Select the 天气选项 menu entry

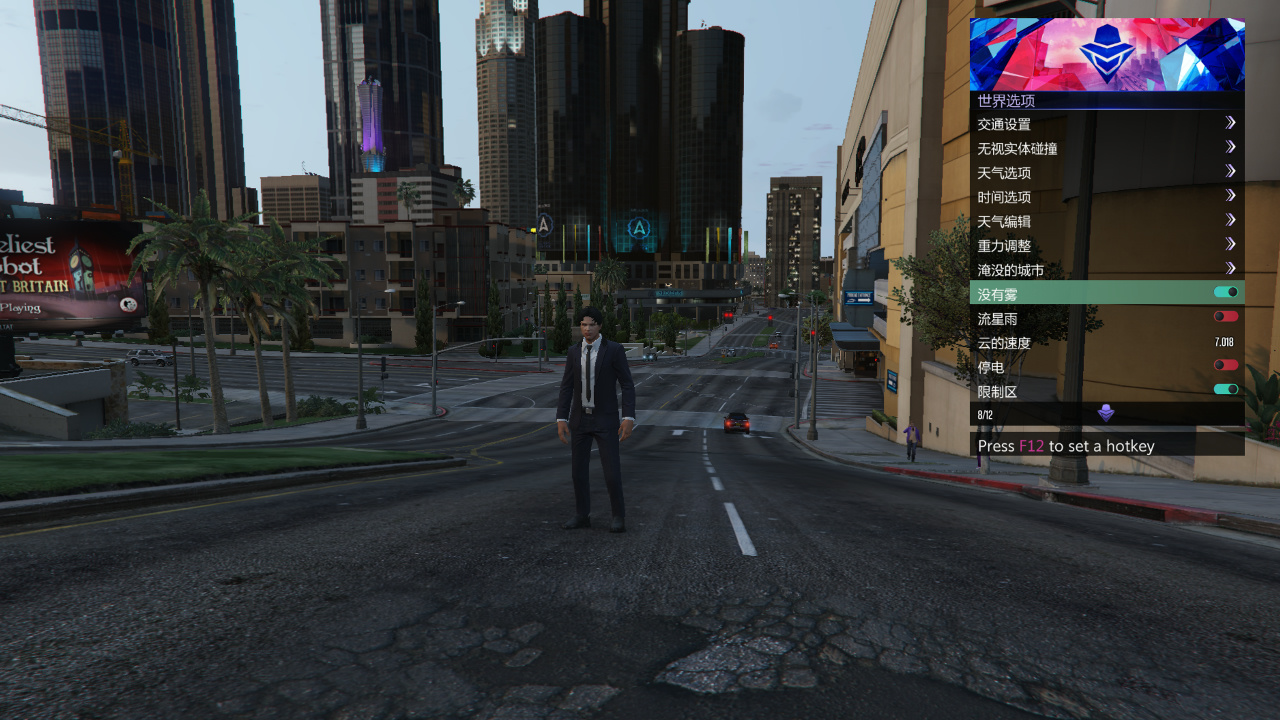(1106, 172)
